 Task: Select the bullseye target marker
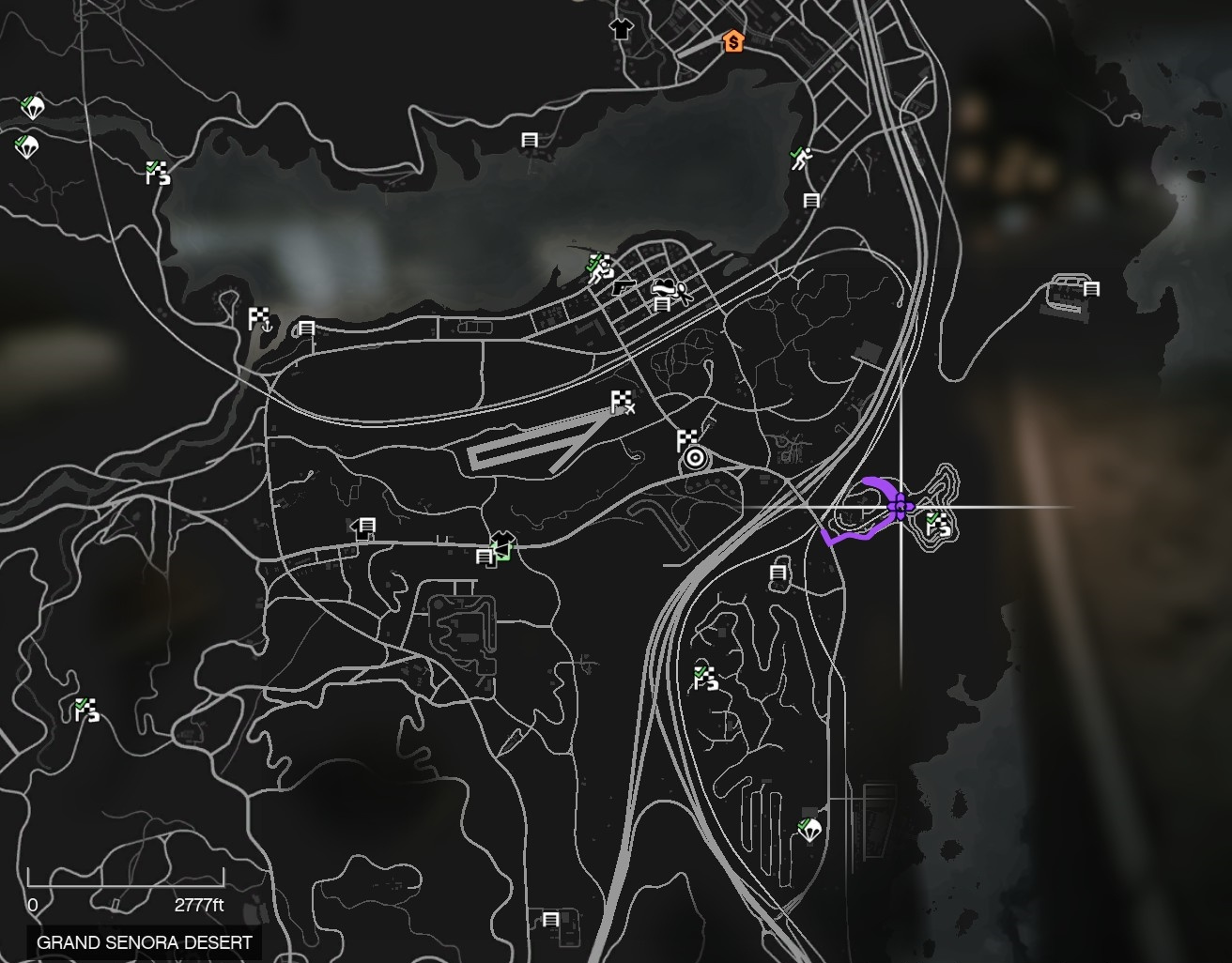(695, 458)
